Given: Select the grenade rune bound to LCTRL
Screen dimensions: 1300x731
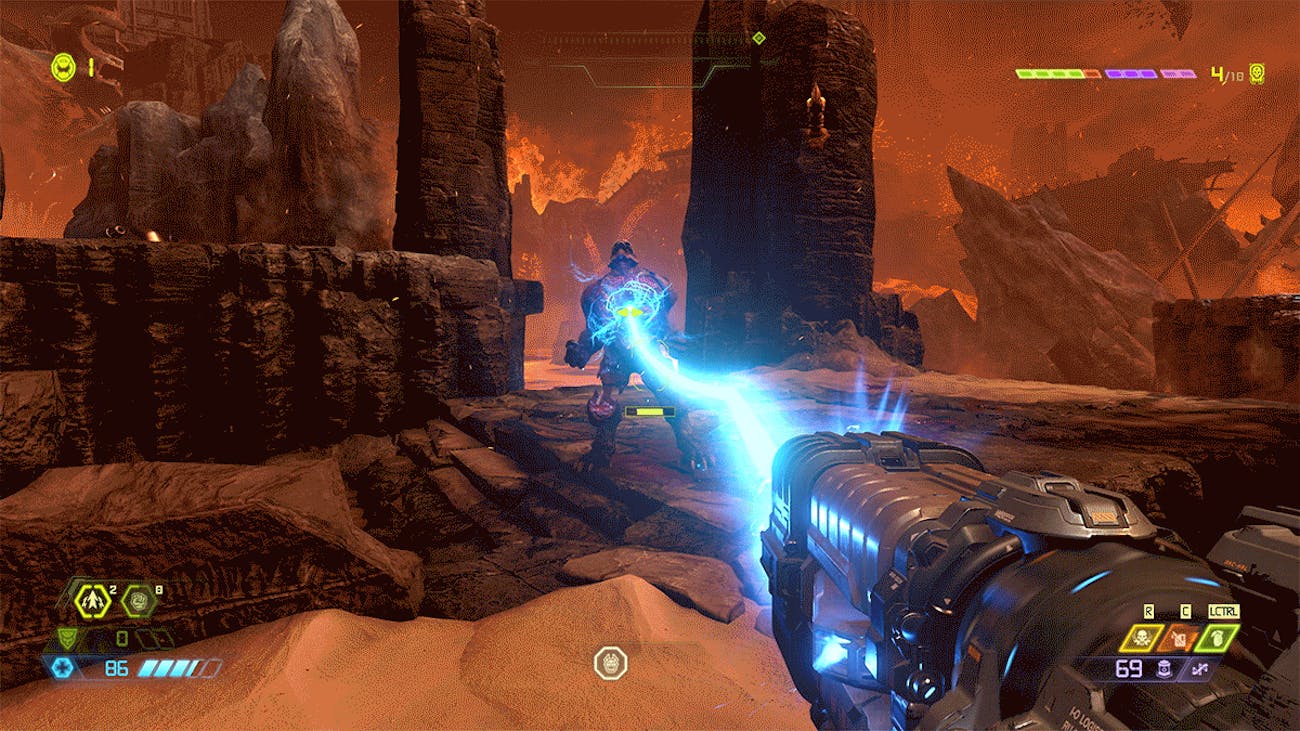Looking at the screenshot, I should point(1217,638).
